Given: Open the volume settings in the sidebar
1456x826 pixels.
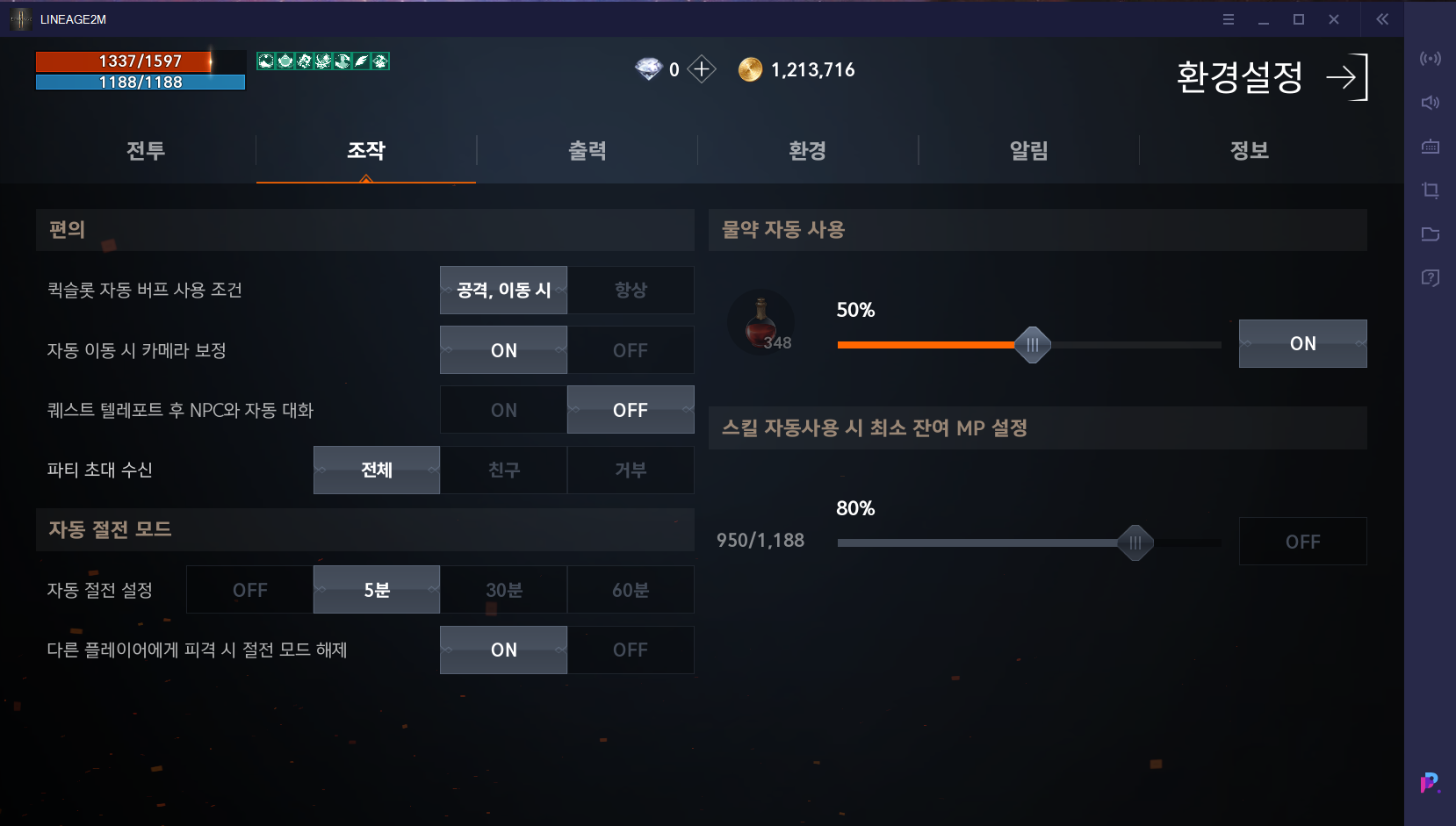Looking at the screenshot, I should click(x=1430, y=102).
